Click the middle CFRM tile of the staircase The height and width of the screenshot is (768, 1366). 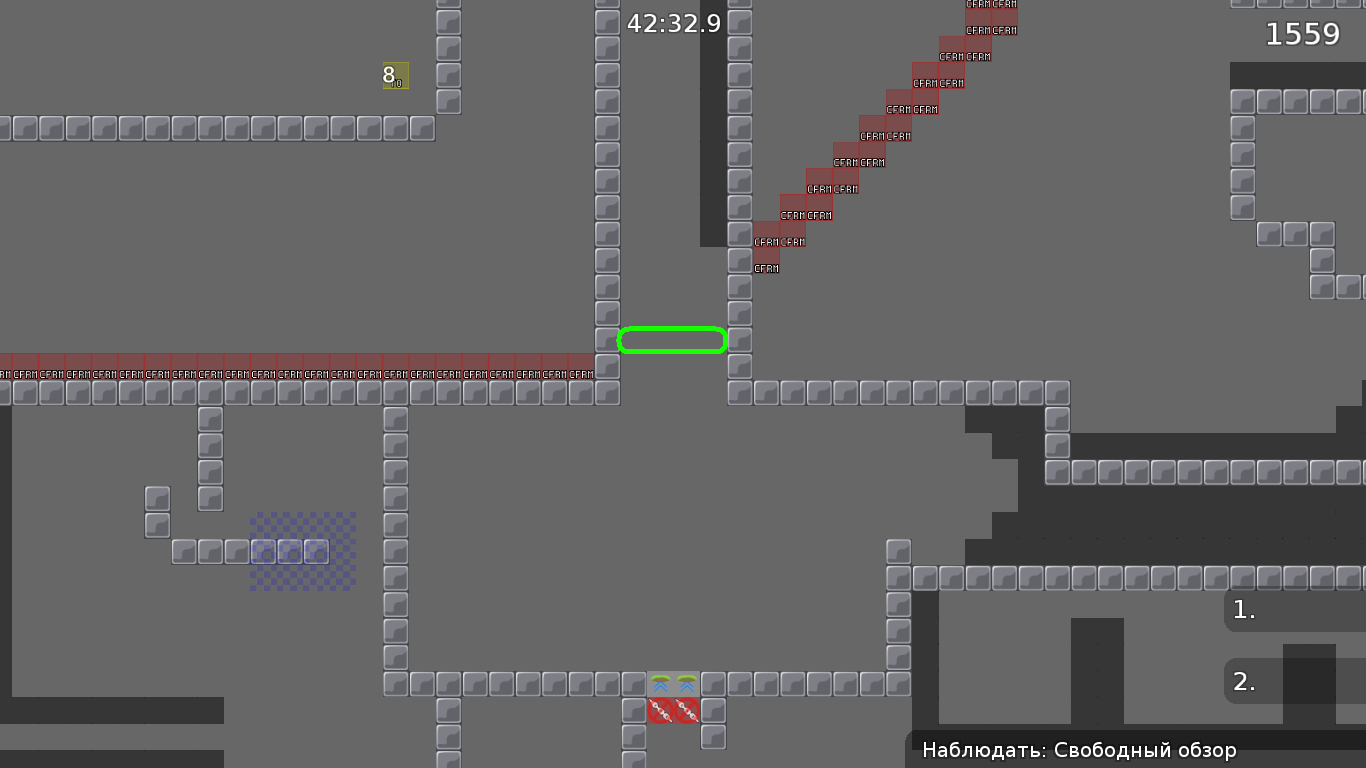[x=885, y=135]
